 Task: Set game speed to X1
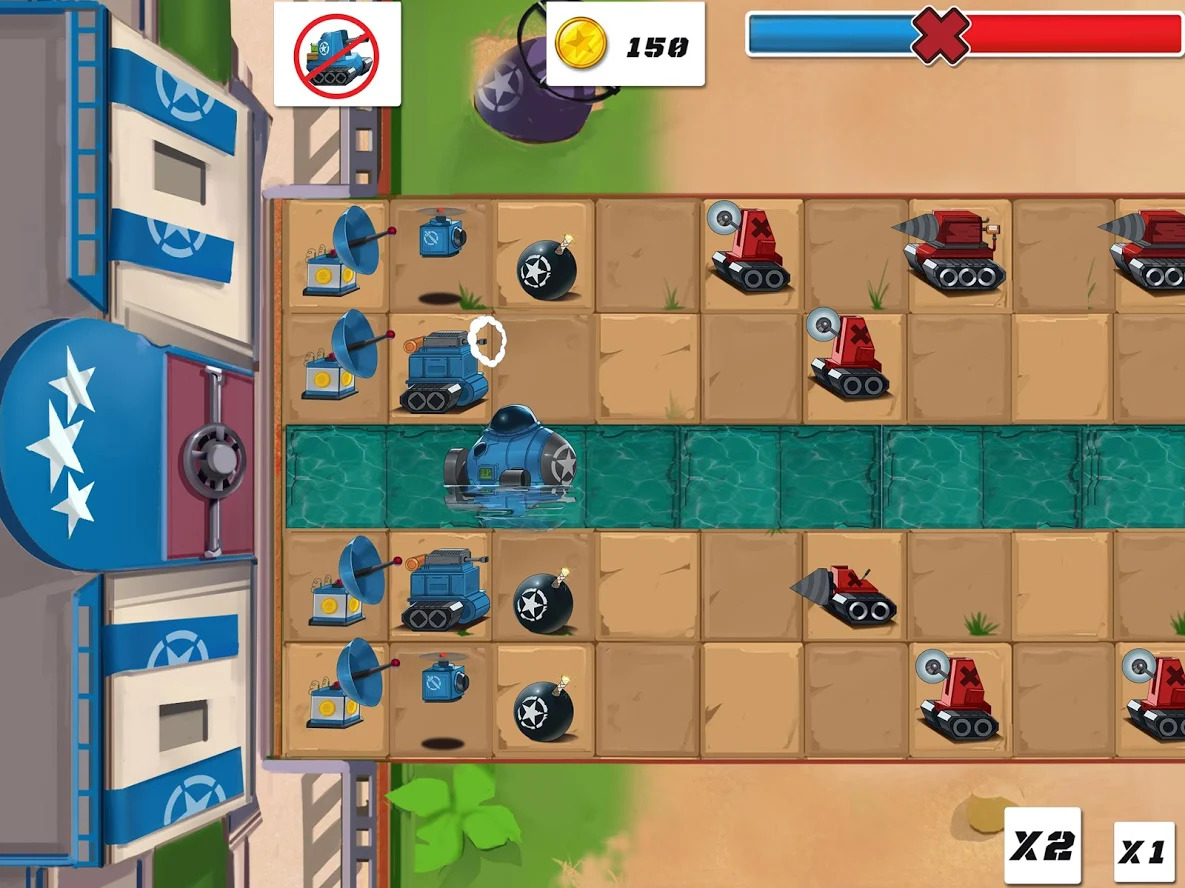1143,851
